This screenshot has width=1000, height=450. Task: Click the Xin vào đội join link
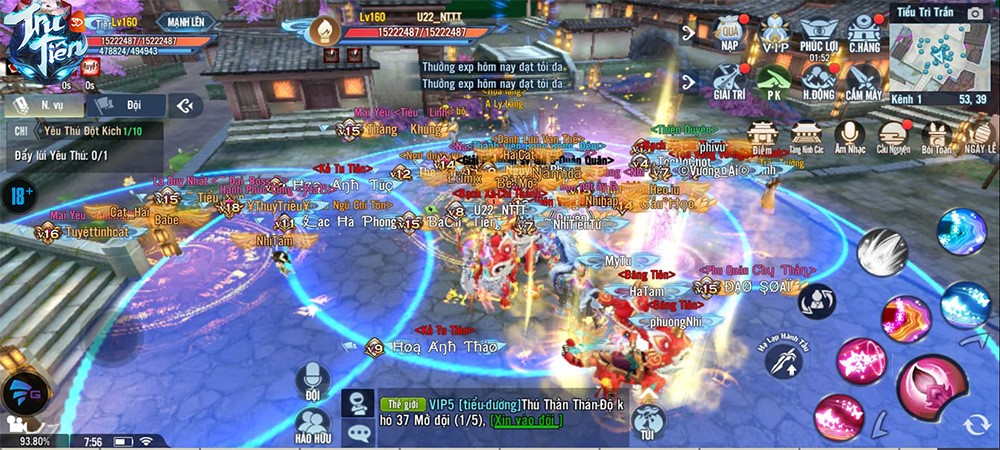(519, 423)
